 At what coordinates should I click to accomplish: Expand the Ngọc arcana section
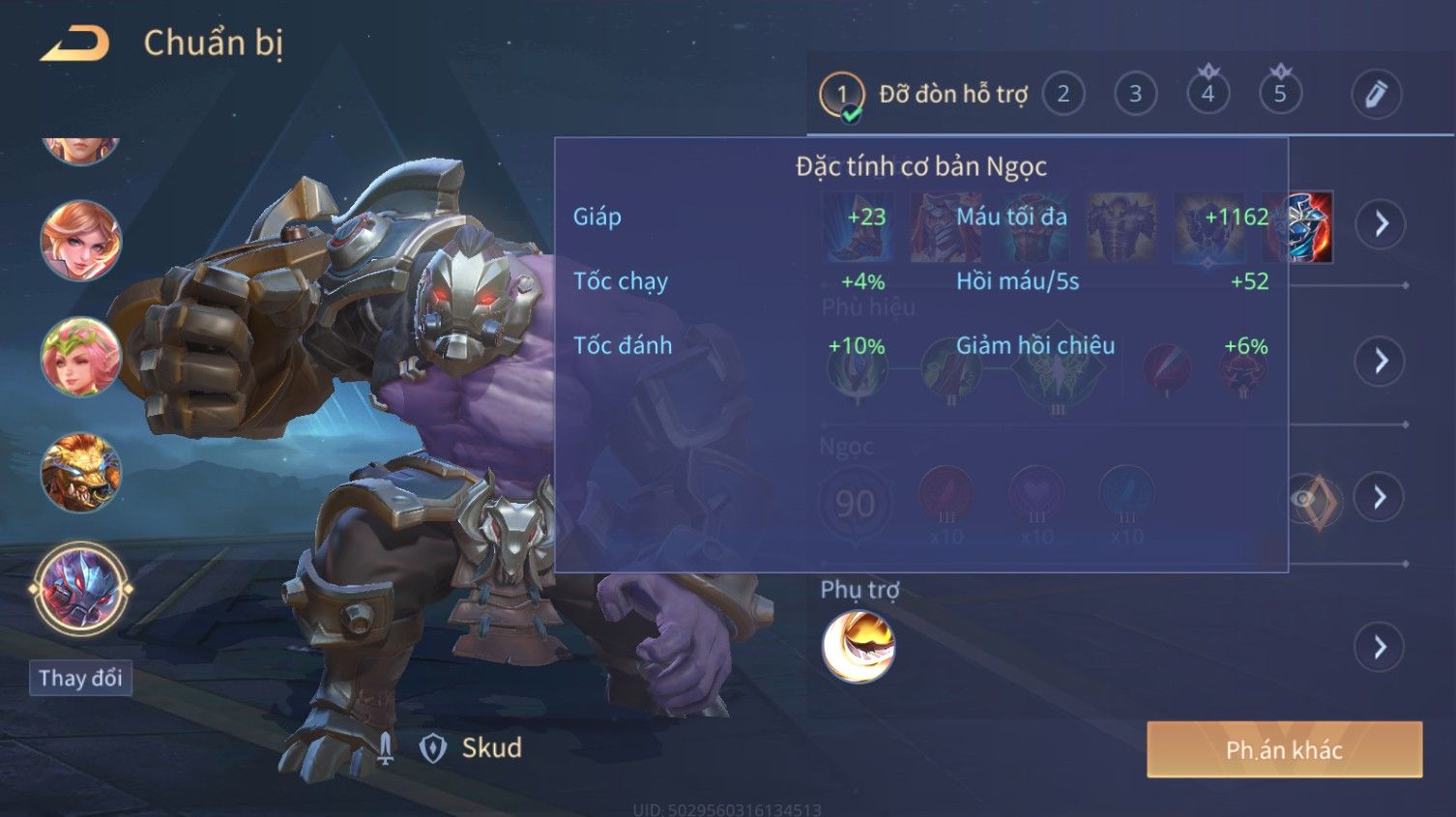point(1381,498)
